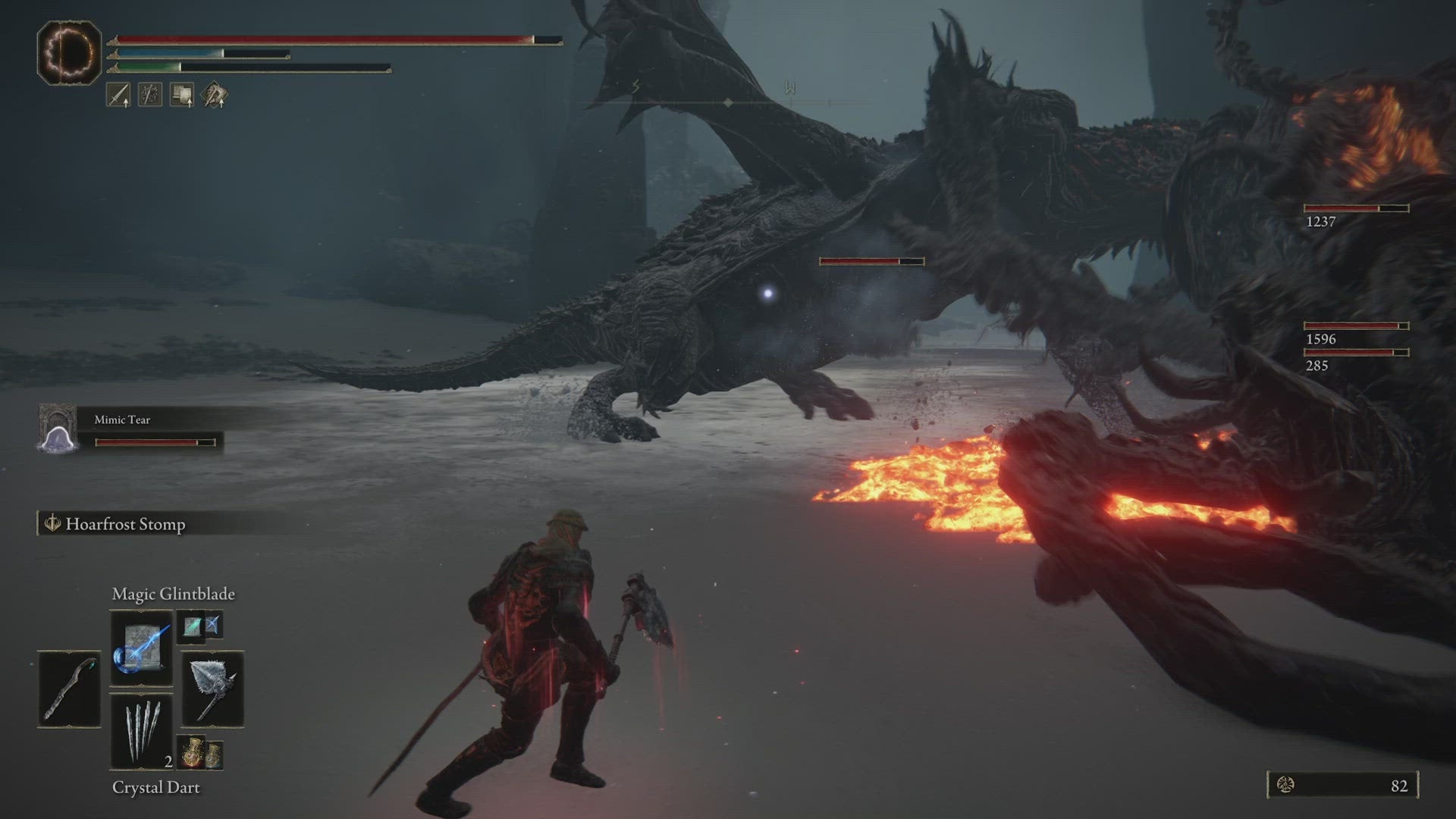
Task: Select the Mimic Tear summon portrait
Action: 58,429
